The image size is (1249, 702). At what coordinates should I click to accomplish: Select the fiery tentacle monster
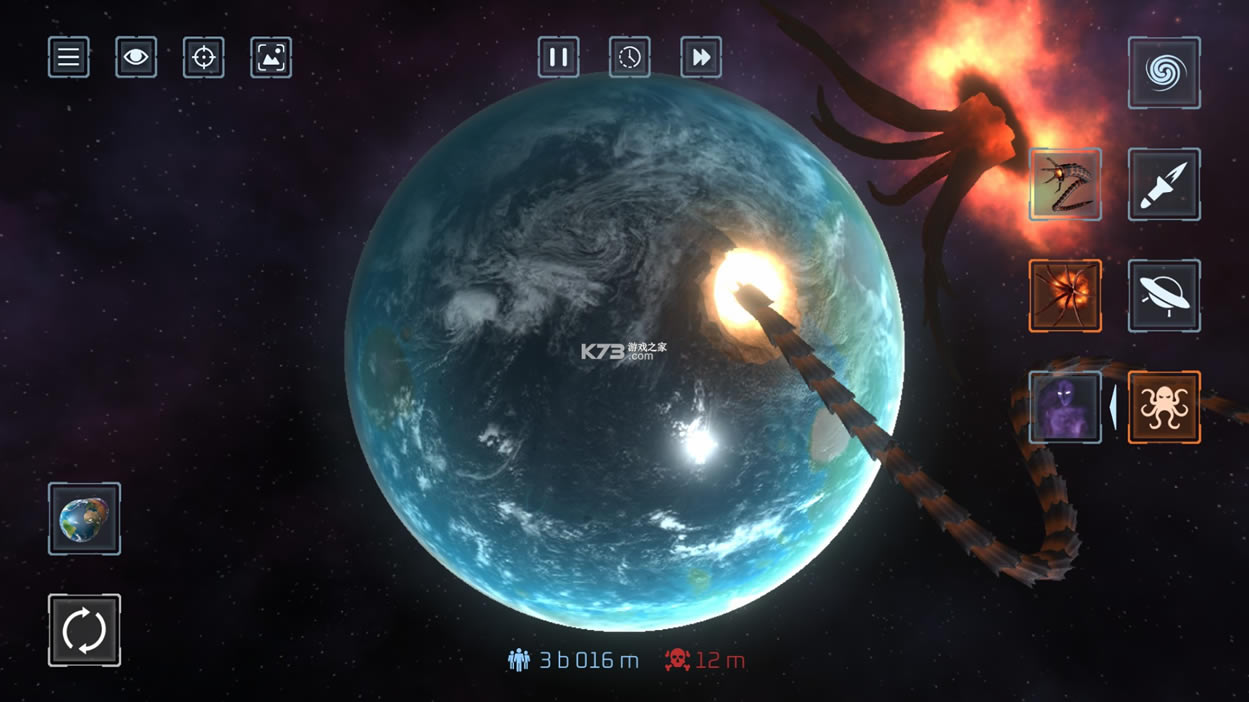coord(1065,296)
